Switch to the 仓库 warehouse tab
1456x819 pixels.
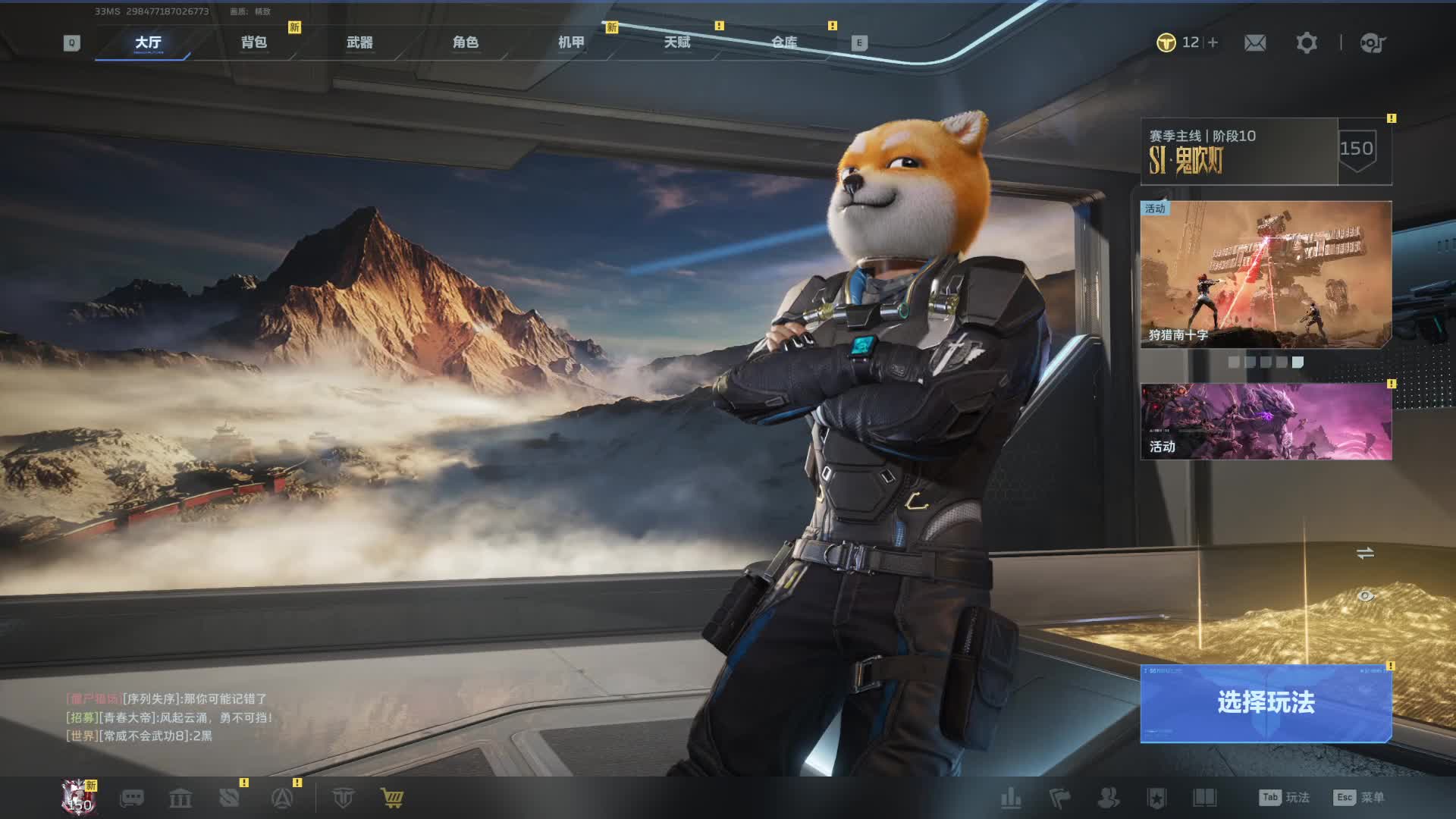pyautogui.click(x=784, y=42)
